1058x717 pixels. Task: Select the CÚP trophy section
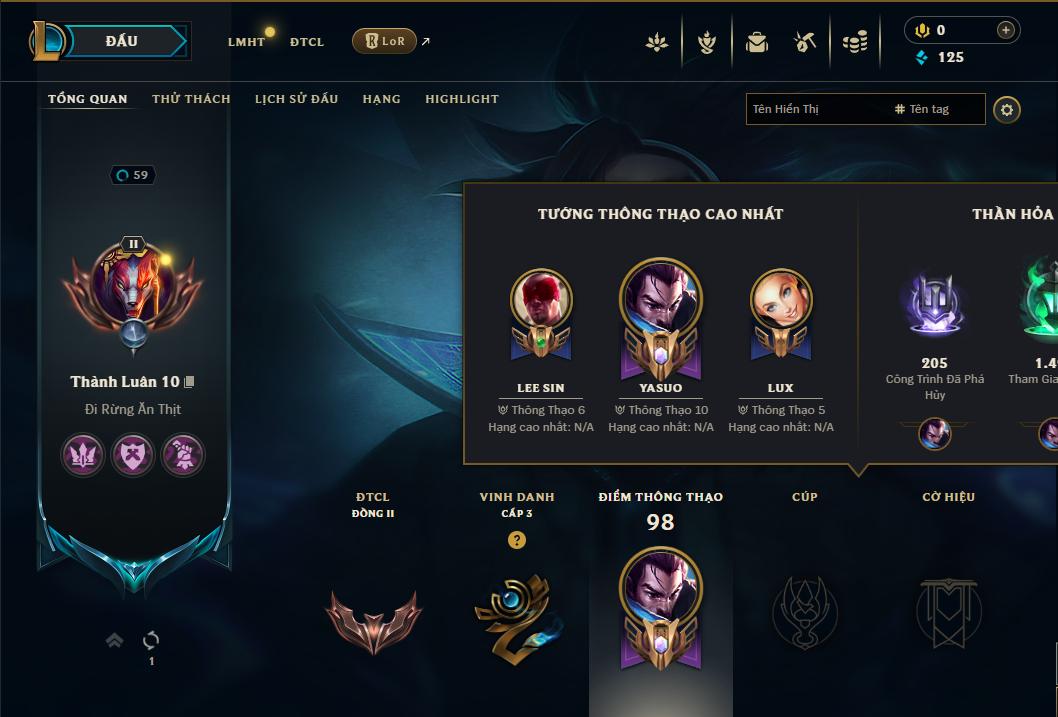pos(805,610)
